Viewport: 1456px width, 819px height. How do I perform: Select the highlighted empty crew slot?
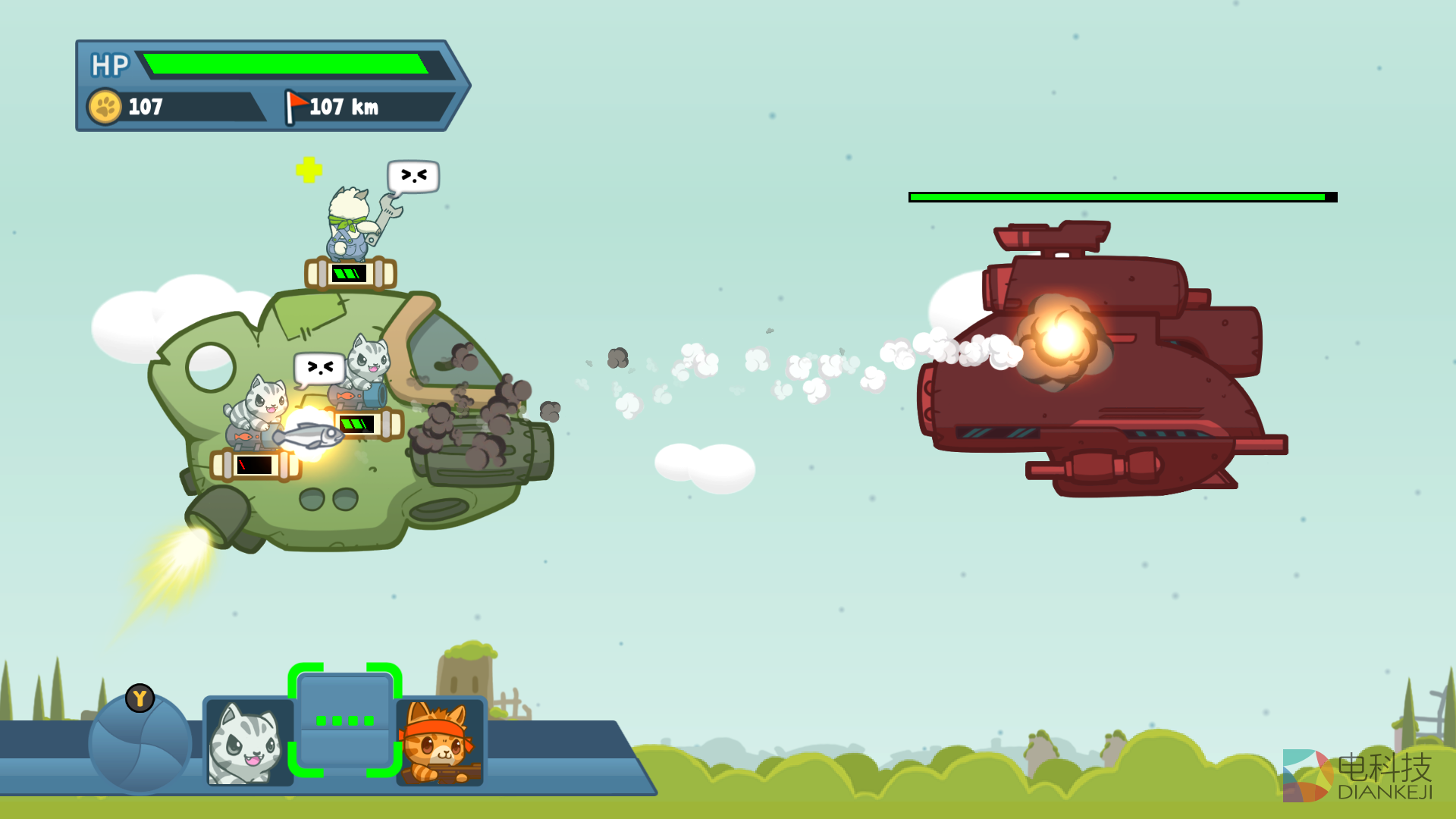coord(345,720)
